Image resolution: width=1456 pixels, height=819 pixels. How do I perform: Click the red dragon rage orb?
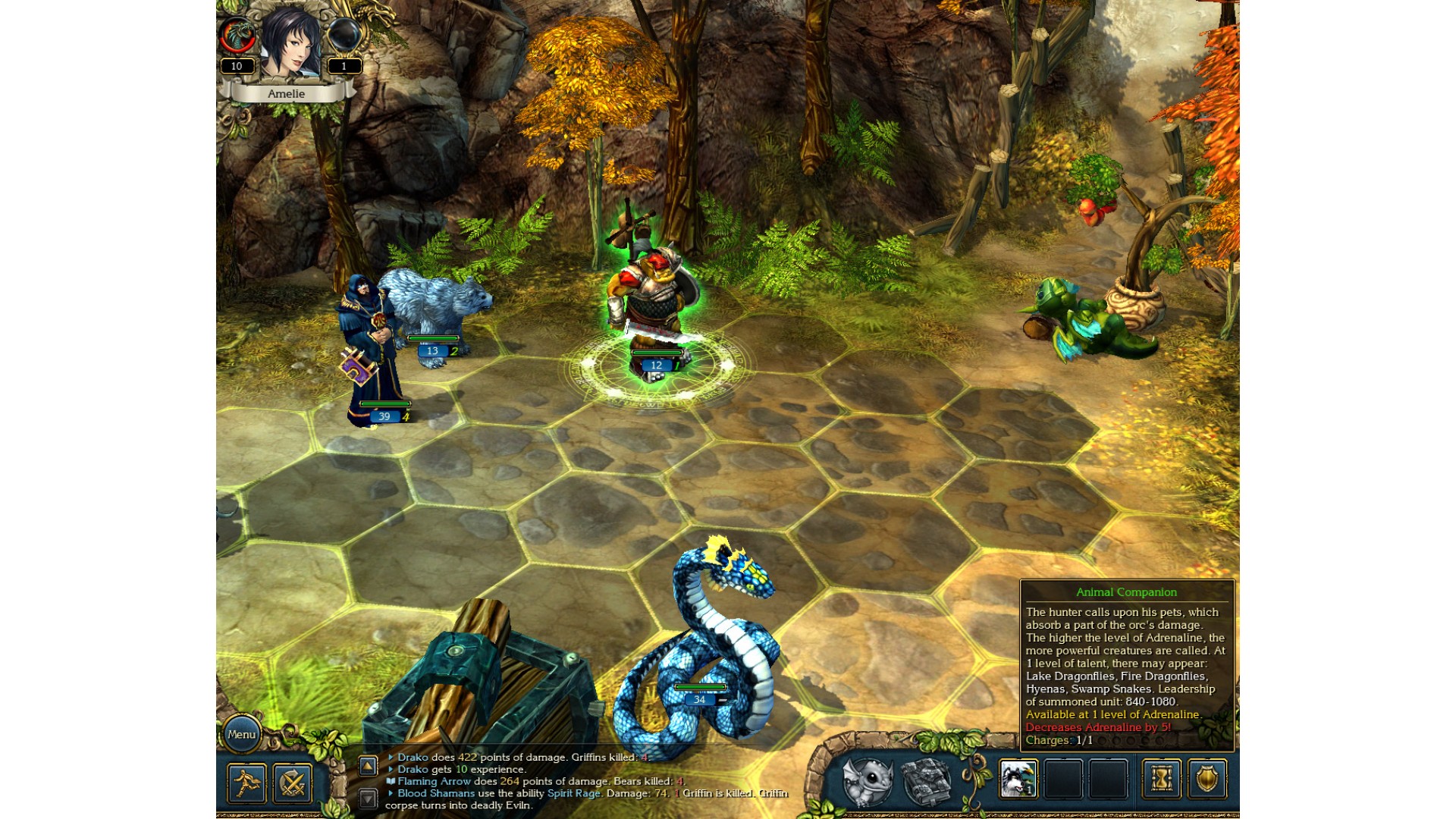237,35
